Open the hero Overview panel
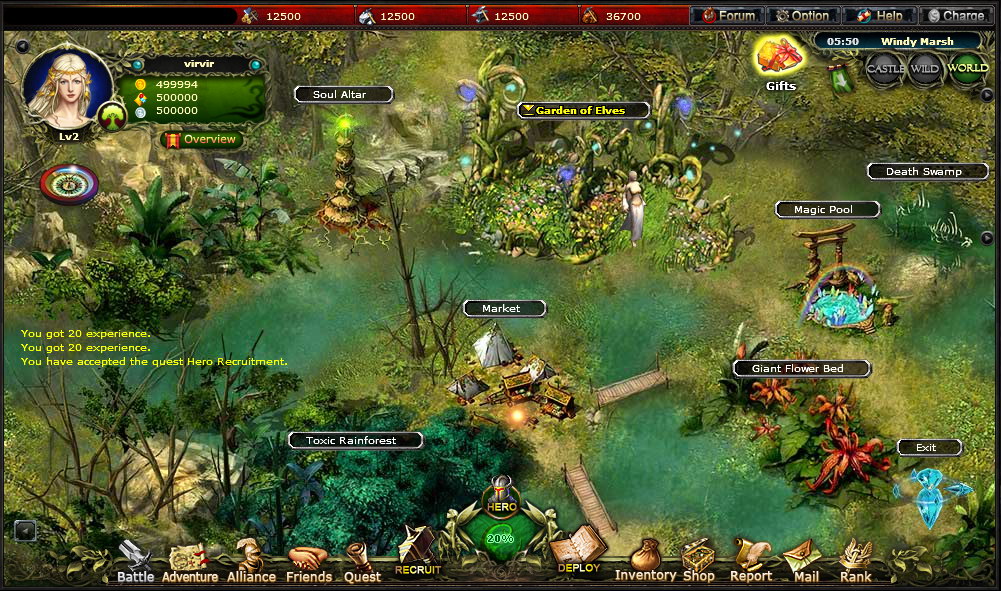The width and height of the screenshot is (1001, 591). (202, 139)
